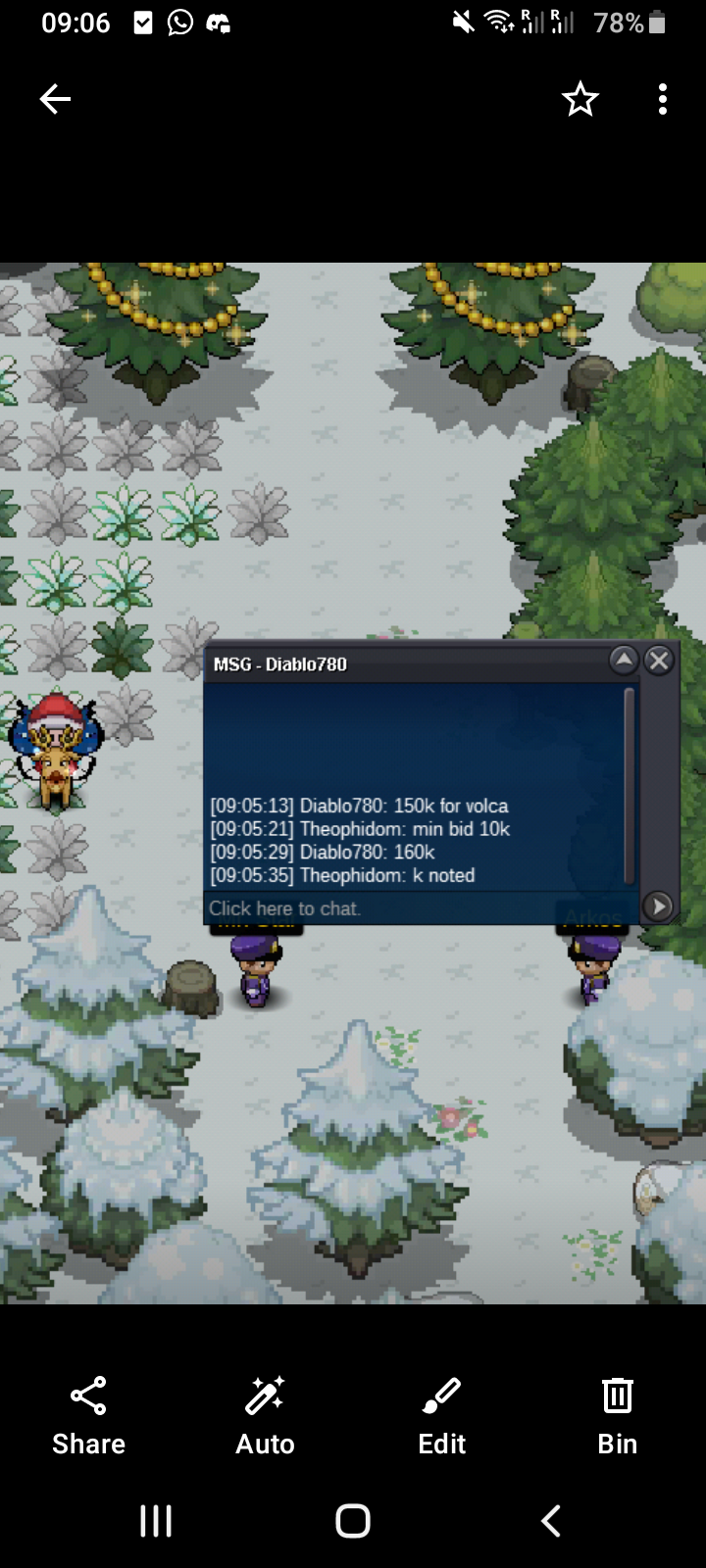Close the Diablo780 message window
Screen dimensions: 706x1568
[x=659, y=661]
